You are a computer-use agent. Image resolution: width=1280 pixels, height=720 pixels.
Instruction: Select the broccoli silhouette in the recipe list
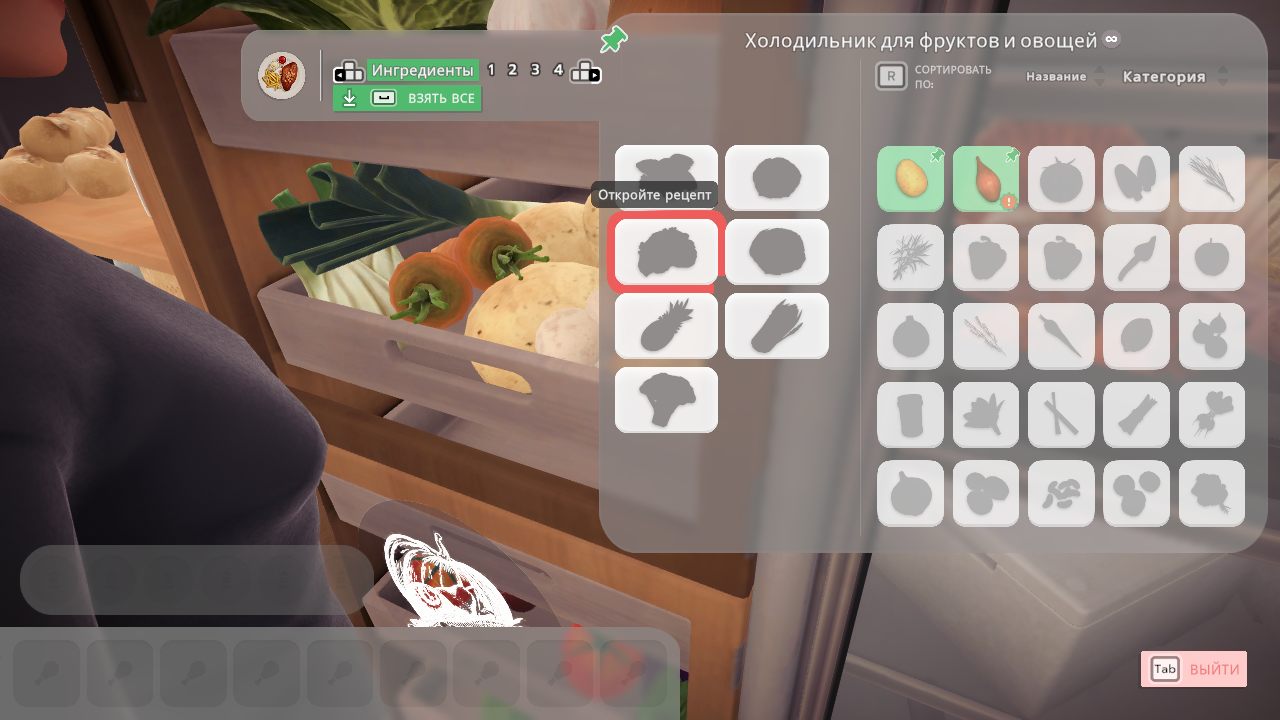click(x=666, y=400)
